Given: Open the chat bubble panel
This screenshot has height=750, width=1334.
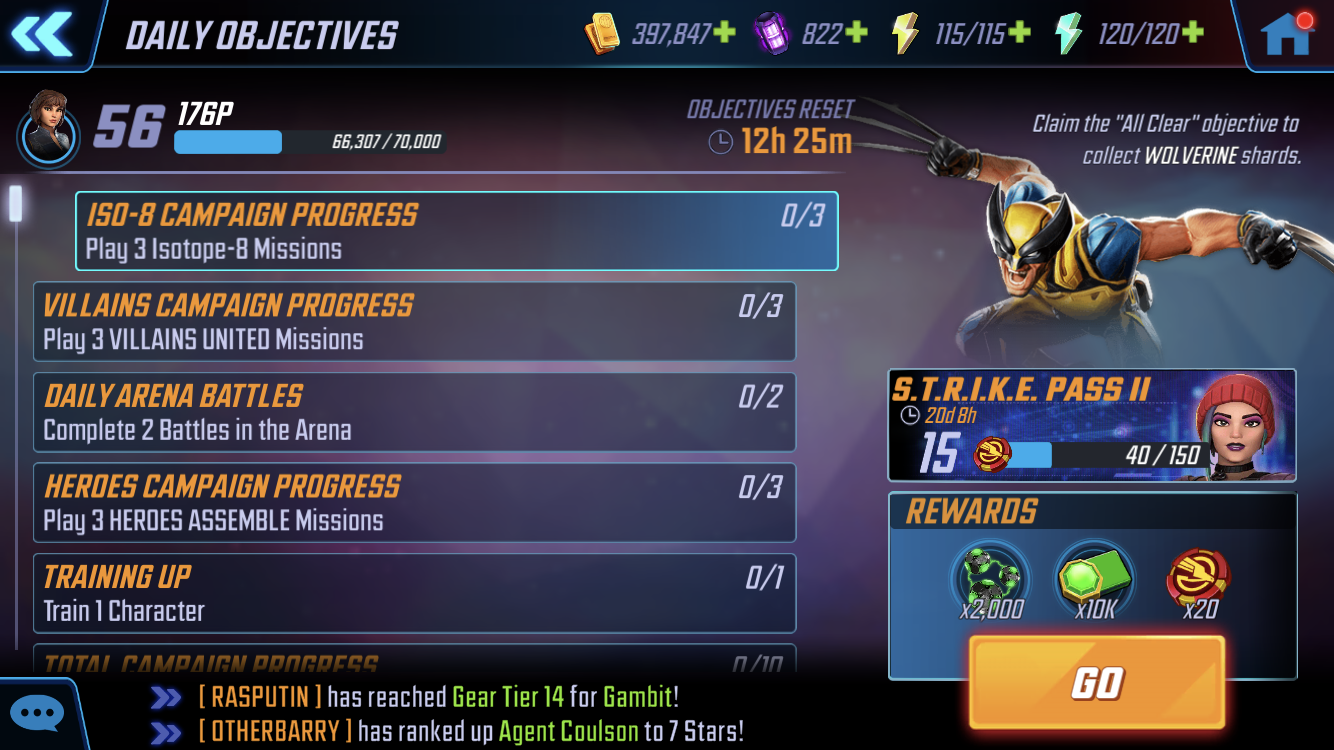Looking at the screenshot, I should click(x=38, y=714).
